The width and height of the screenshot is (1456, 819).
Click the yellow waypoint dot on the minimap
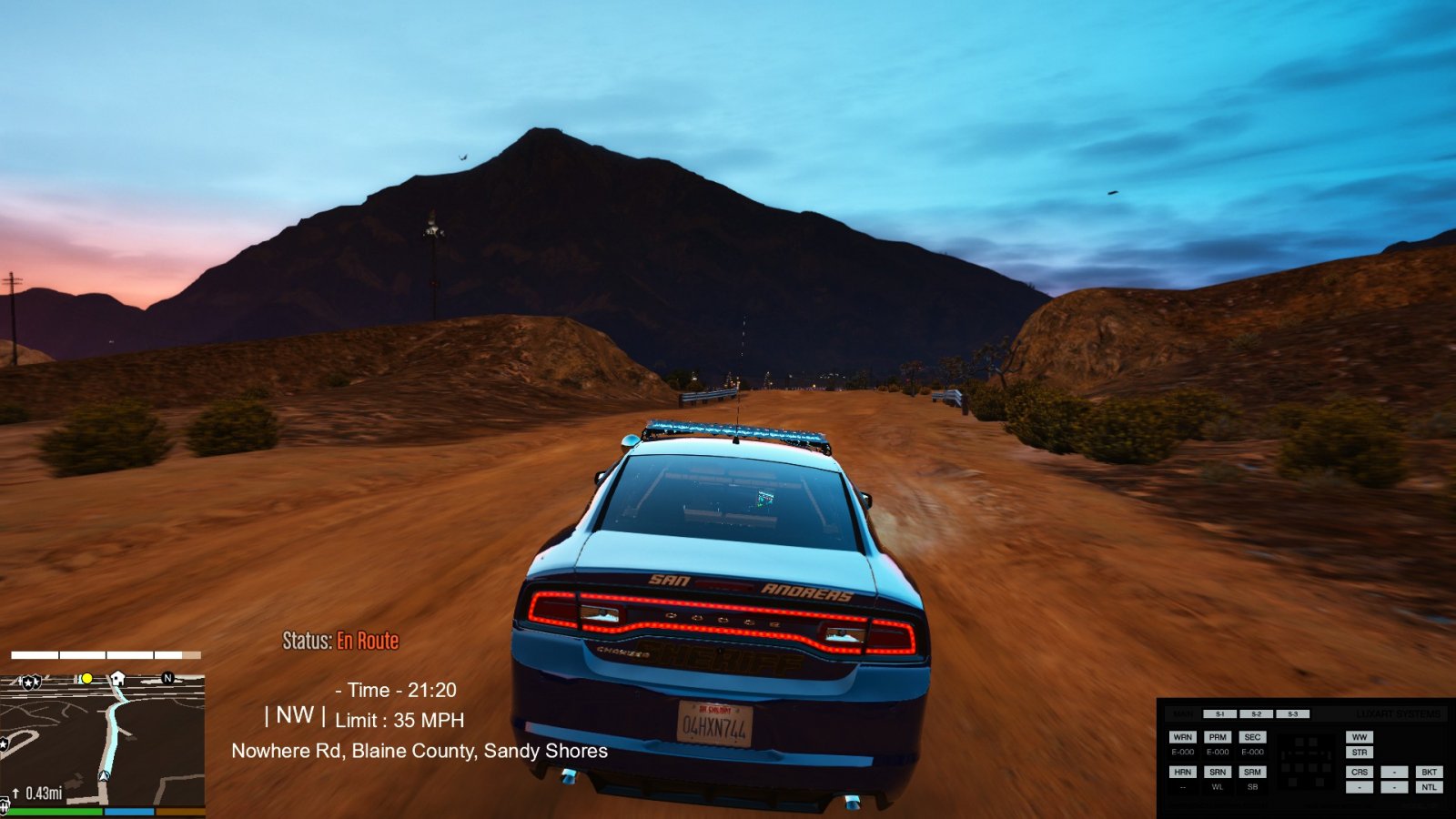point(87,679)
